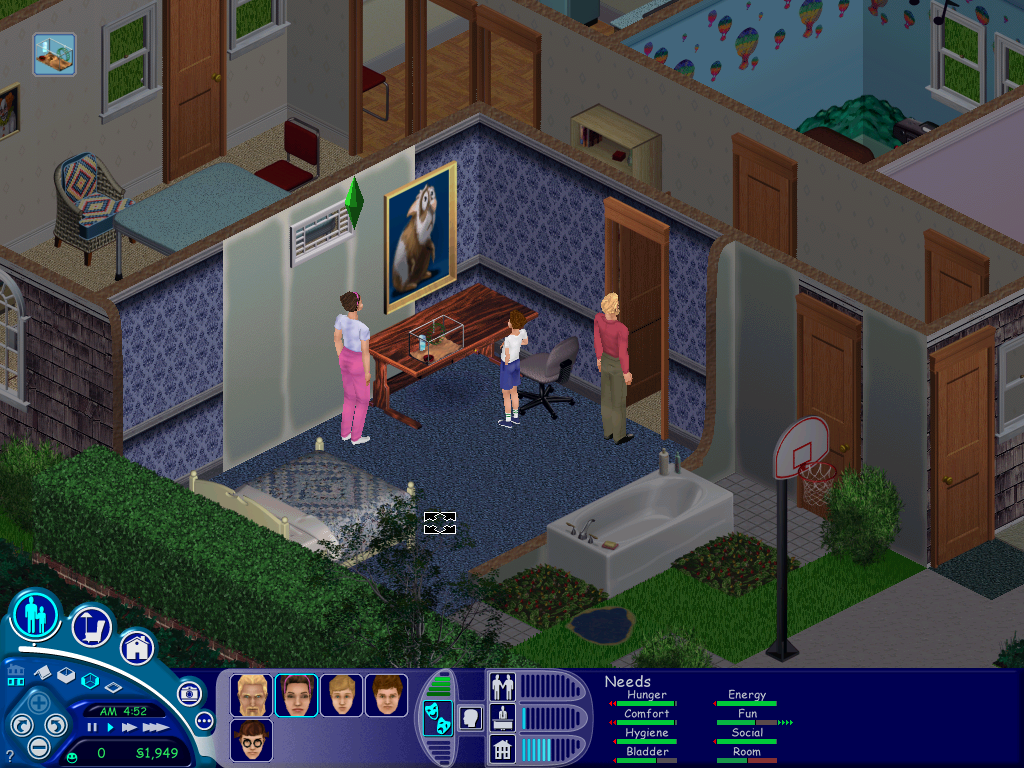The width and height of the screenshot is (1024, 768).
Task: Set game speed to ultra fast
Action: click(x=155, y=727)
